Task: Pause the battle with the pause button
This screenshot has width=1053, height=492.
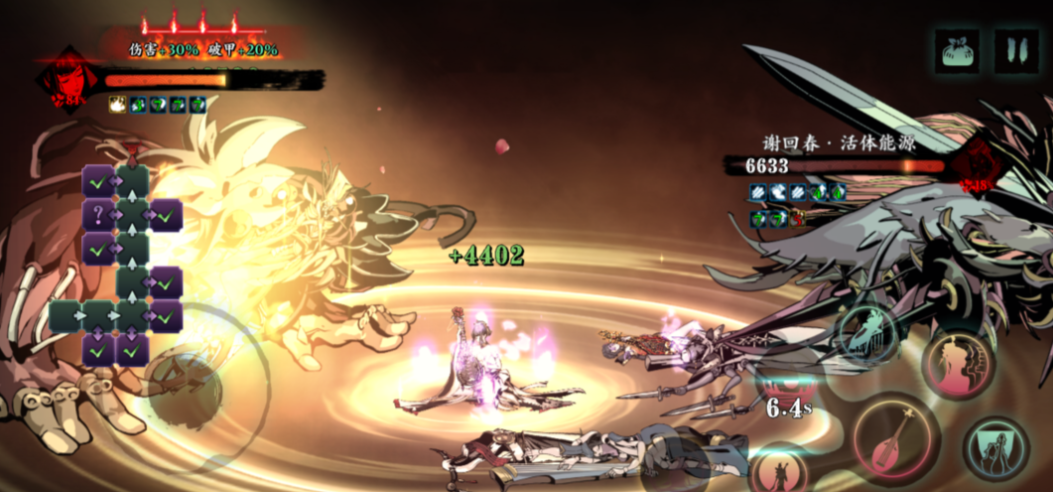Action: tap(1015, 50)
